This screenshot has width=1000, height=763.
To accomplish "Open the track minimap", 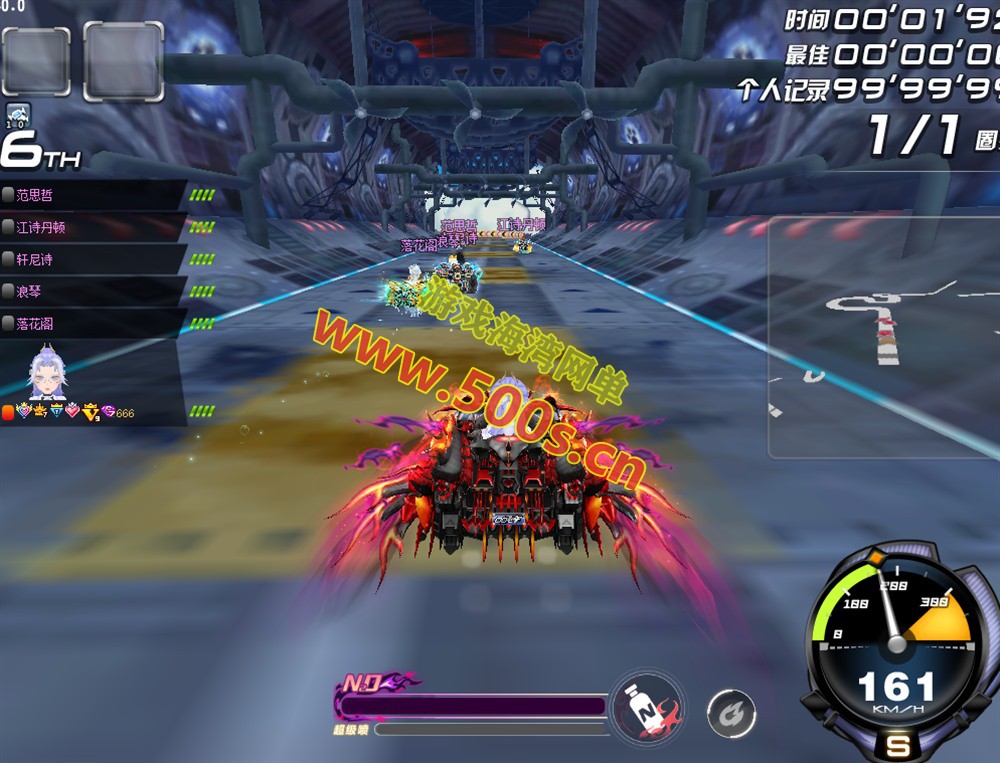I will 884,335.
